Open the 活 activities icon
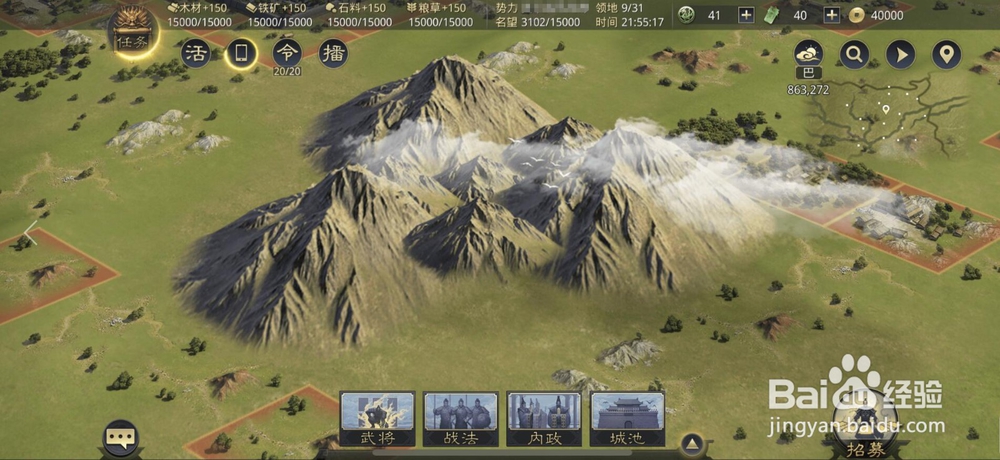The height and width of the screenshot is (460, 1000). click(196, 53)
